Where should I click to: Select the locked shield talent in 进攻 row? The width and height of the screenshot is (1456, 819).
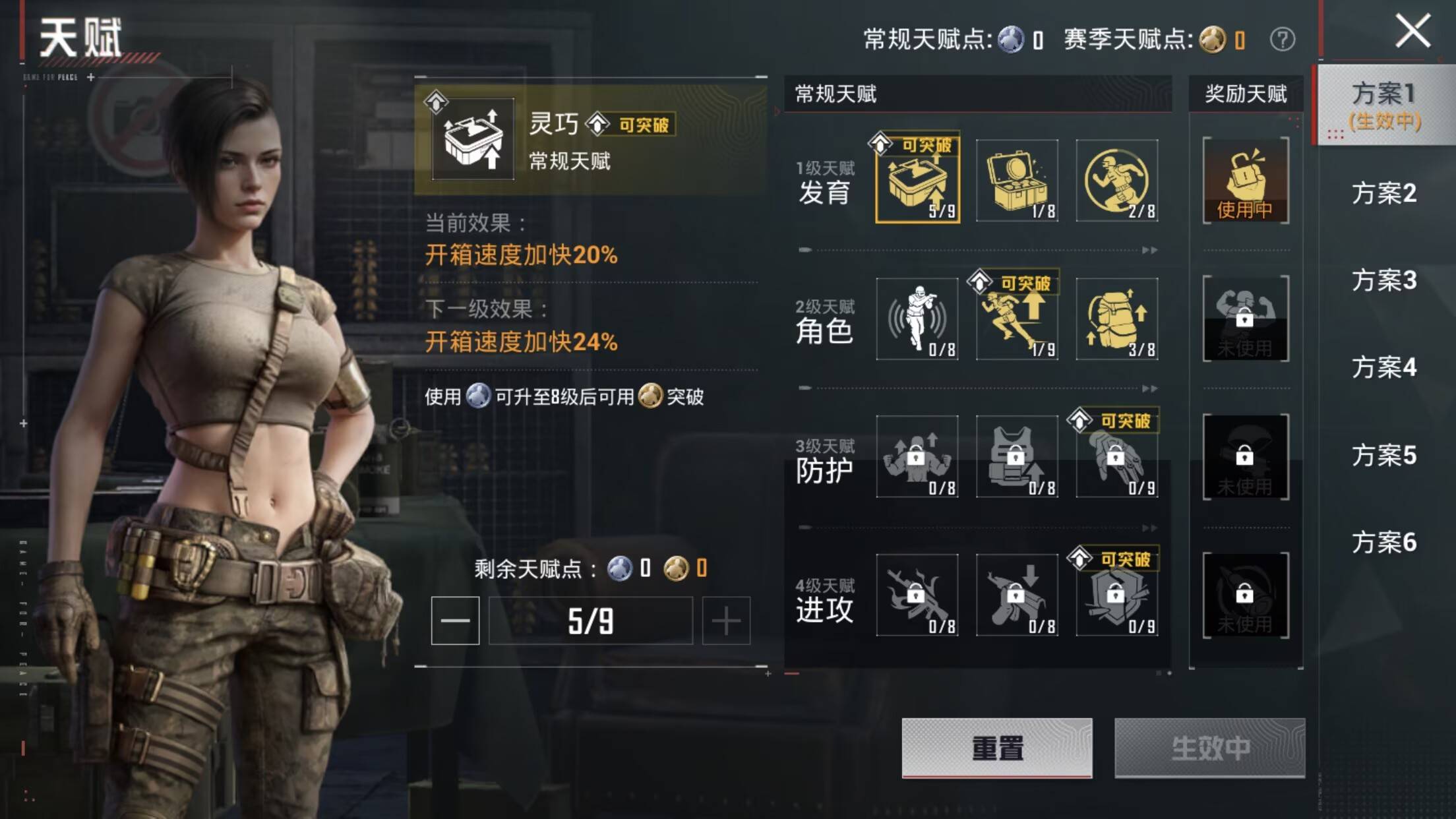tap(1119, 597)
